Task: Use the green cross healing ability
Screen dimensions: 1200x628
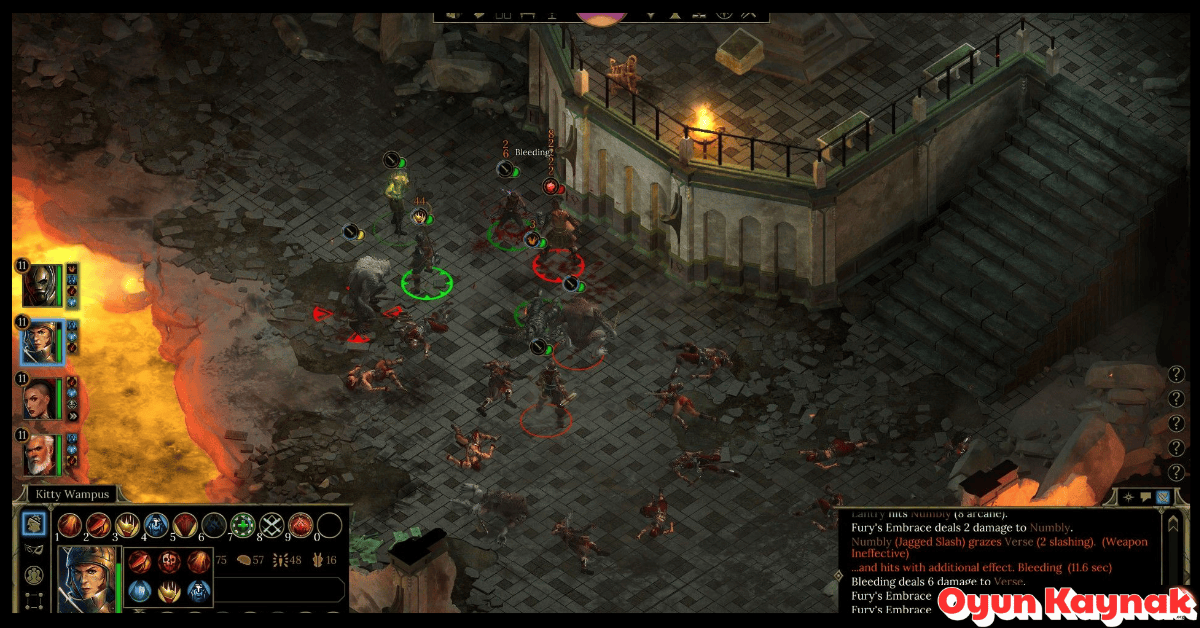Action: [x=242, y=526]
